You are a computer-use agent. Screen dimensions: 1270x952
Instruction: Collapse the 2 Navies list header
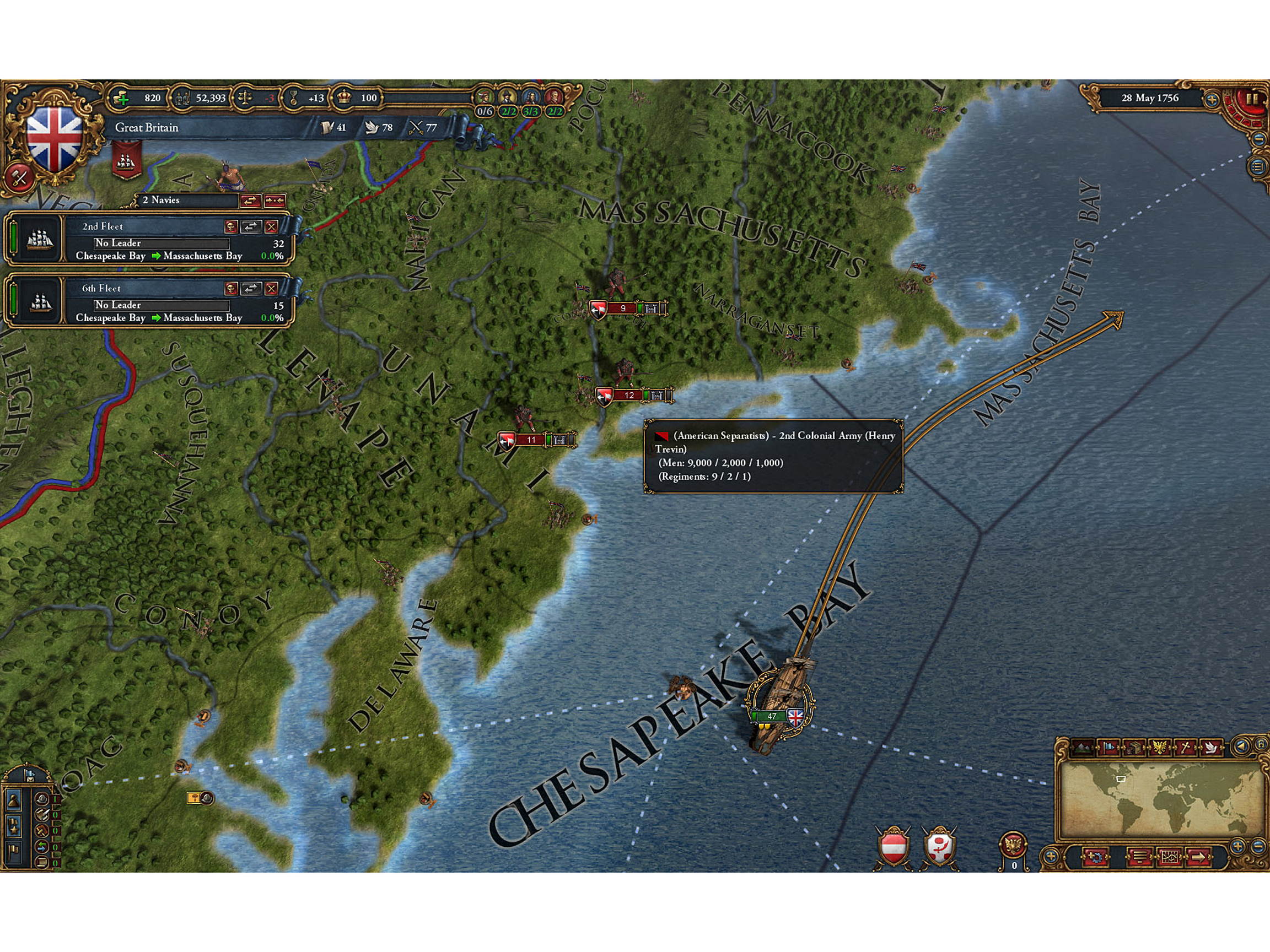[161, 202]
